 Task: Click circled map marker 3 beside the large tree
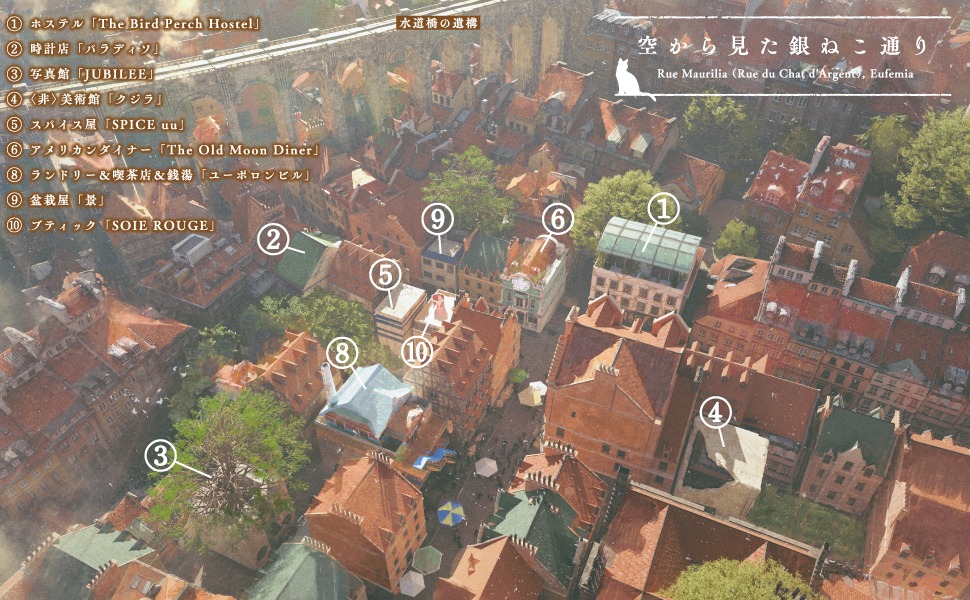tap(160, 455)
